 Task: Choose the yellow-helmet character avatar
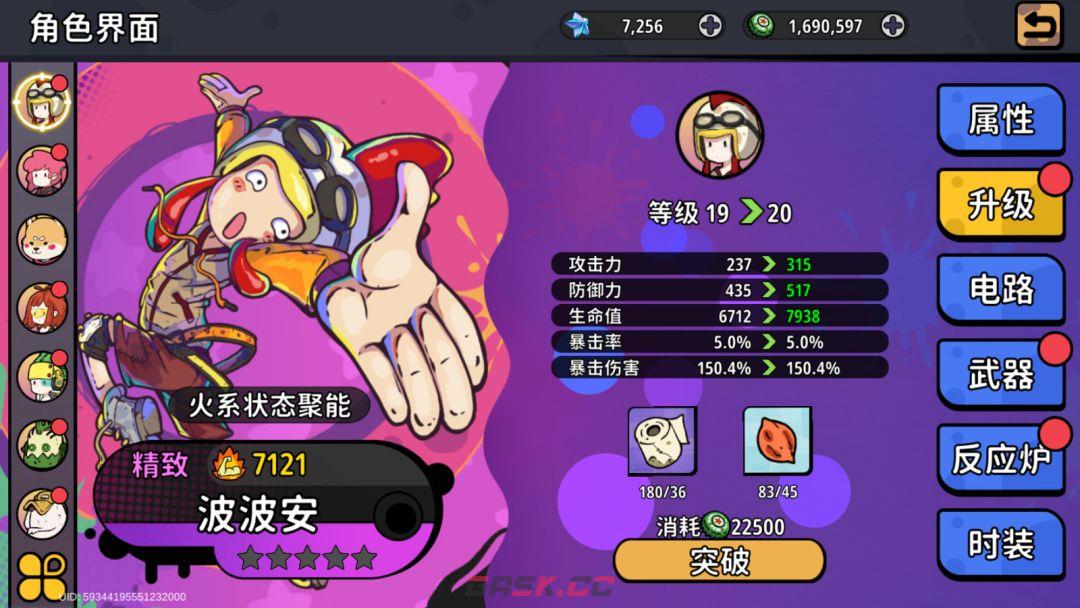point(42,376)
